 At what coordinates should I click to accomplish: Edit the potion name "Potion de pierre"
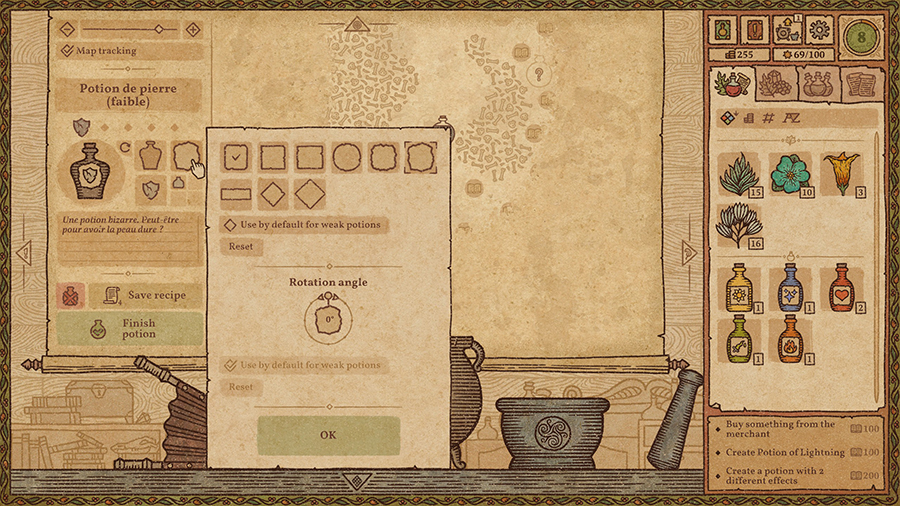pyautogui.click(x=127, y=95)
